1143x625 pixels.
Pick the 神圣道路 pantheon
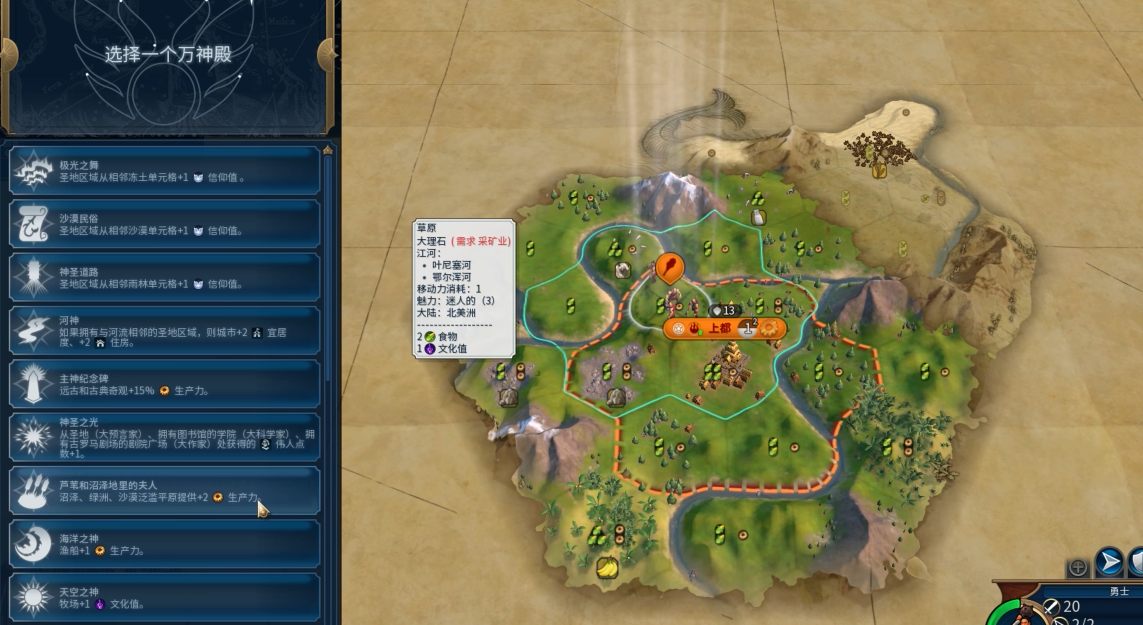coord(165,277)
